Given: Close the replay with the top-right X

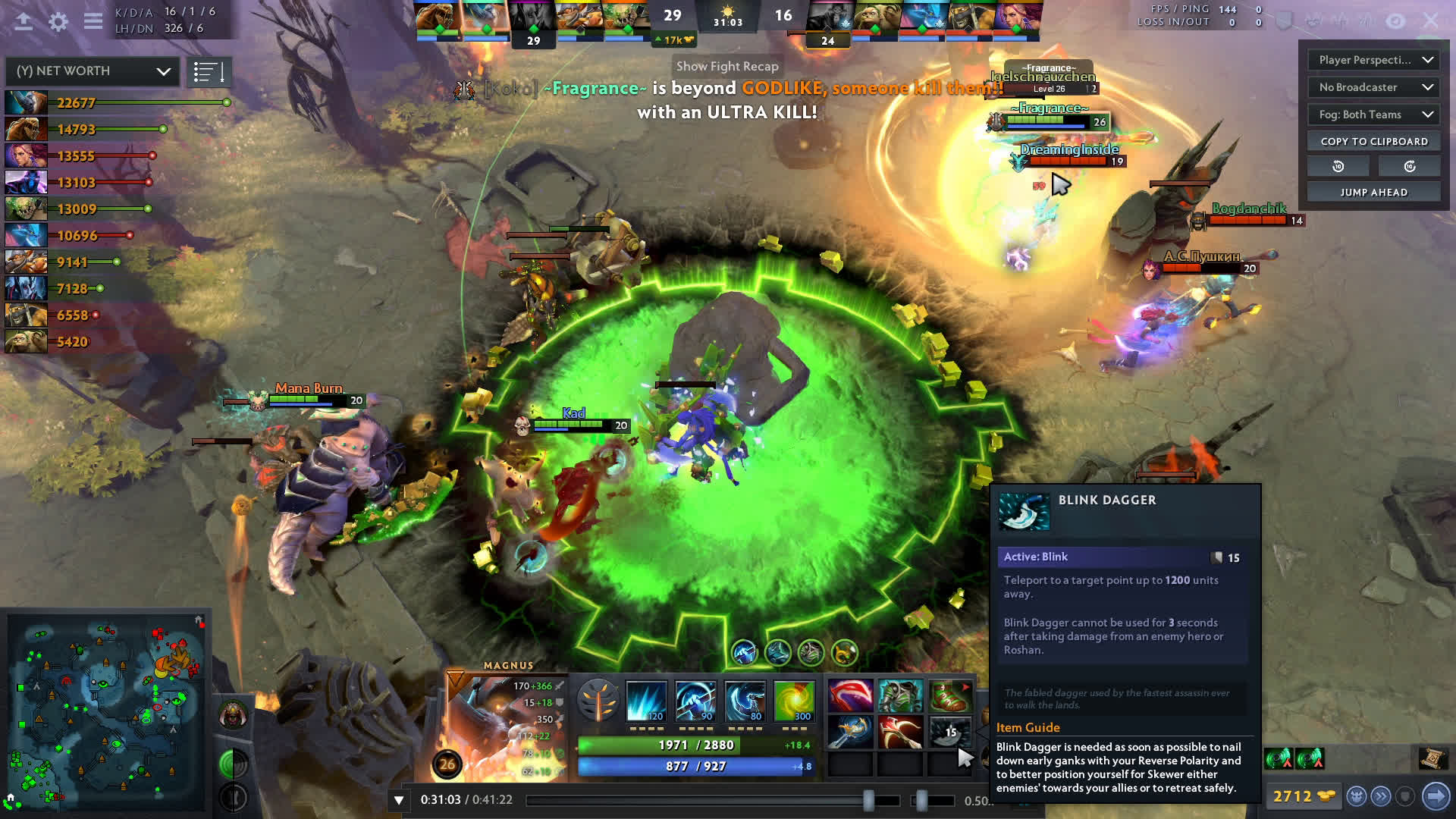Looking at the screenshot, I should [x=1431, y=20].
